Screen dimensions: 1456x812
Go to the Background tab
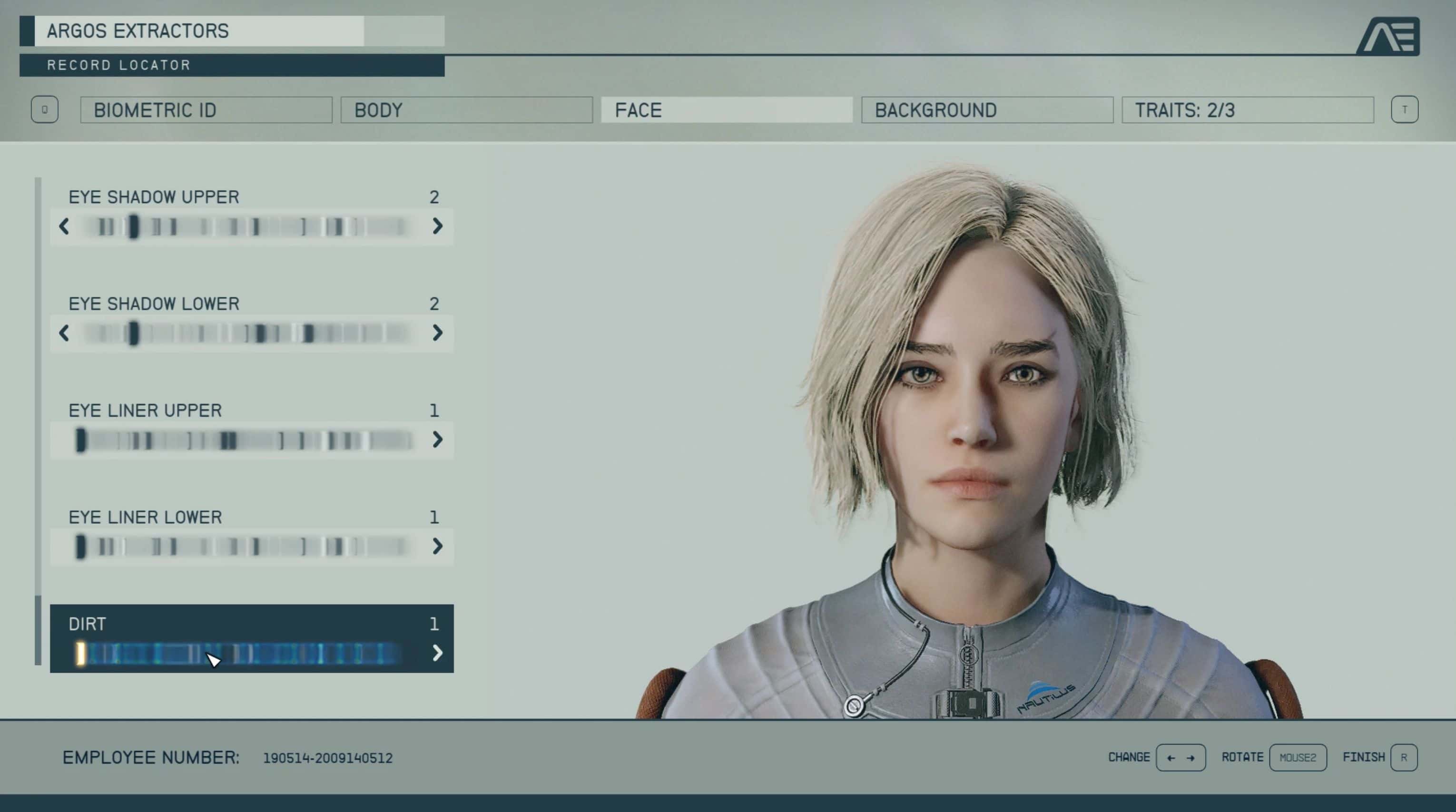click(x=987, y=109)
